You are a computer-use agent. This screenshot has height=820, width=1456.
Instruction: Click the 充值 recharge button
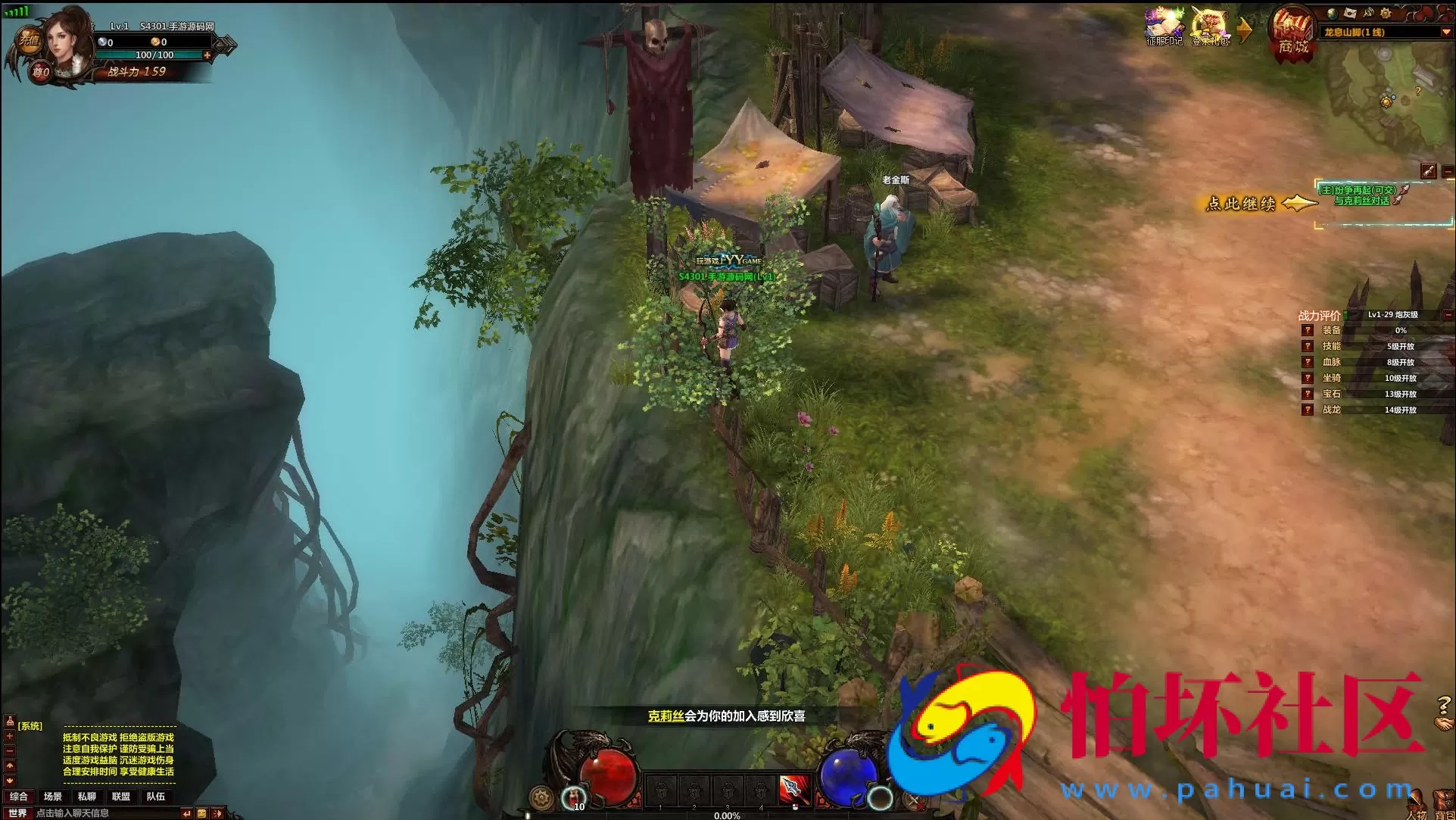[x=29, y=40]
